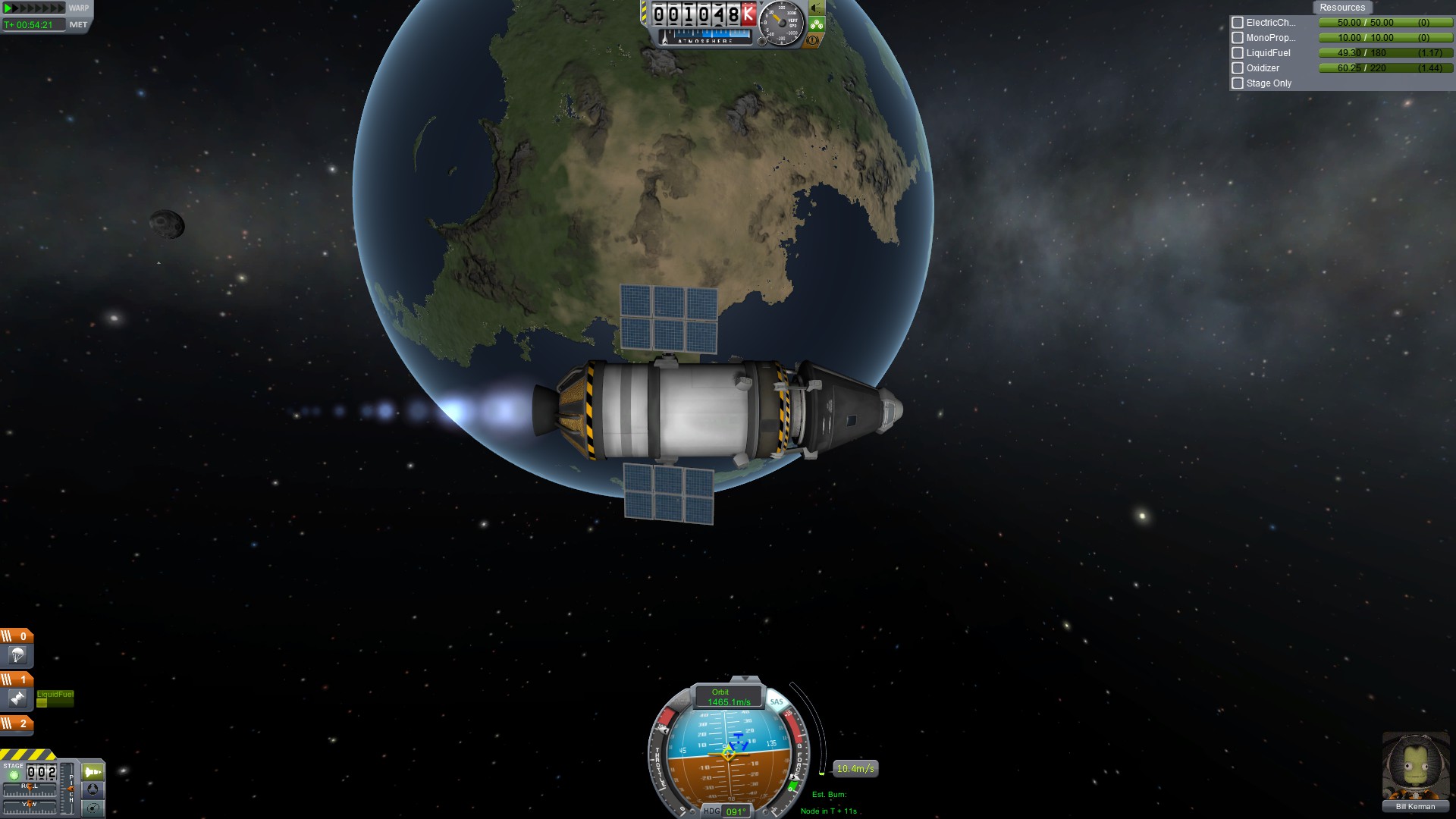This screenshot has width=1456, height=819.
Task: Open the orbital map view
Action: (x=93, y=808)
